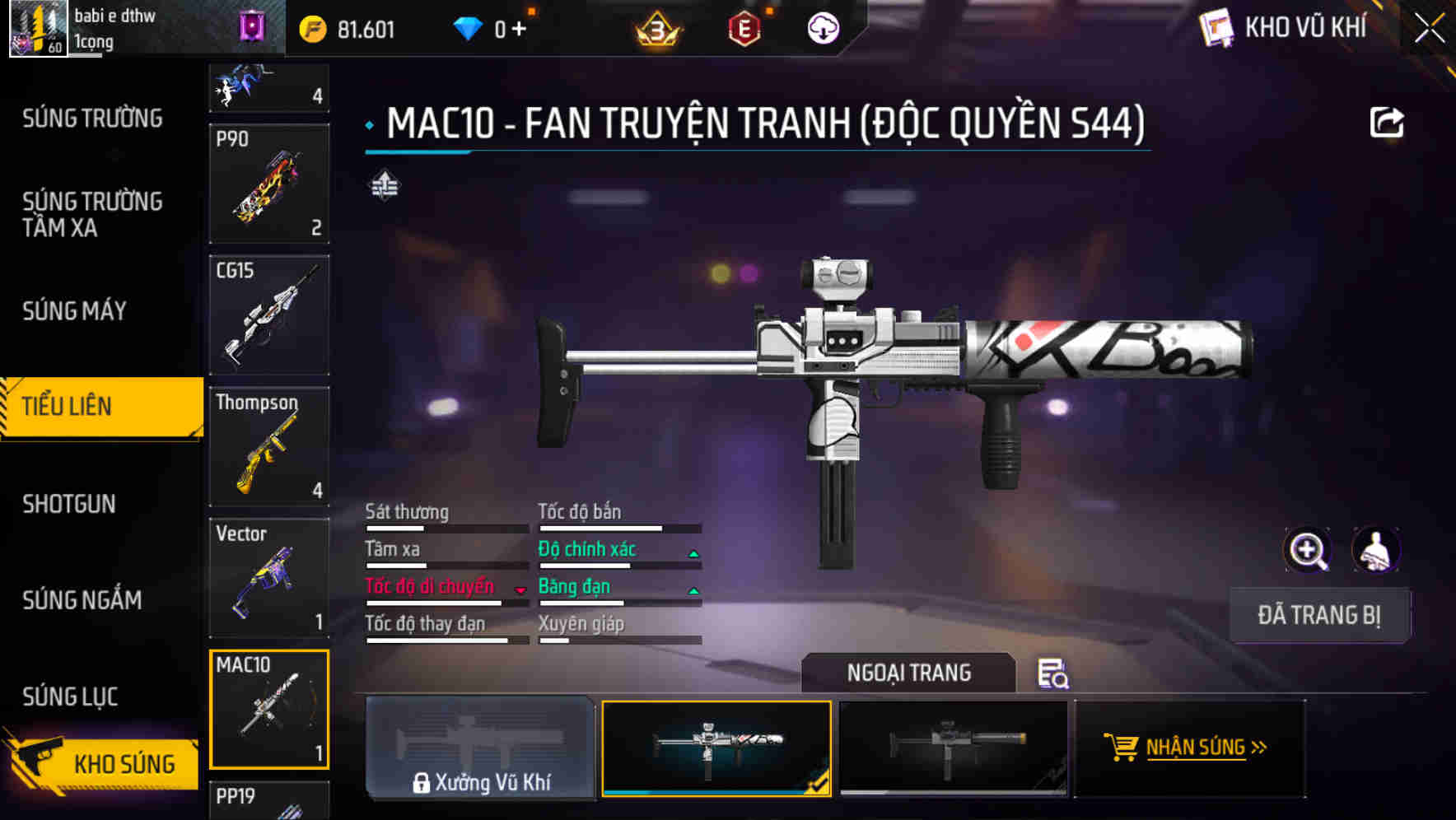Preview weapon held by character

pyautogui.click(x=1375, y=550)
